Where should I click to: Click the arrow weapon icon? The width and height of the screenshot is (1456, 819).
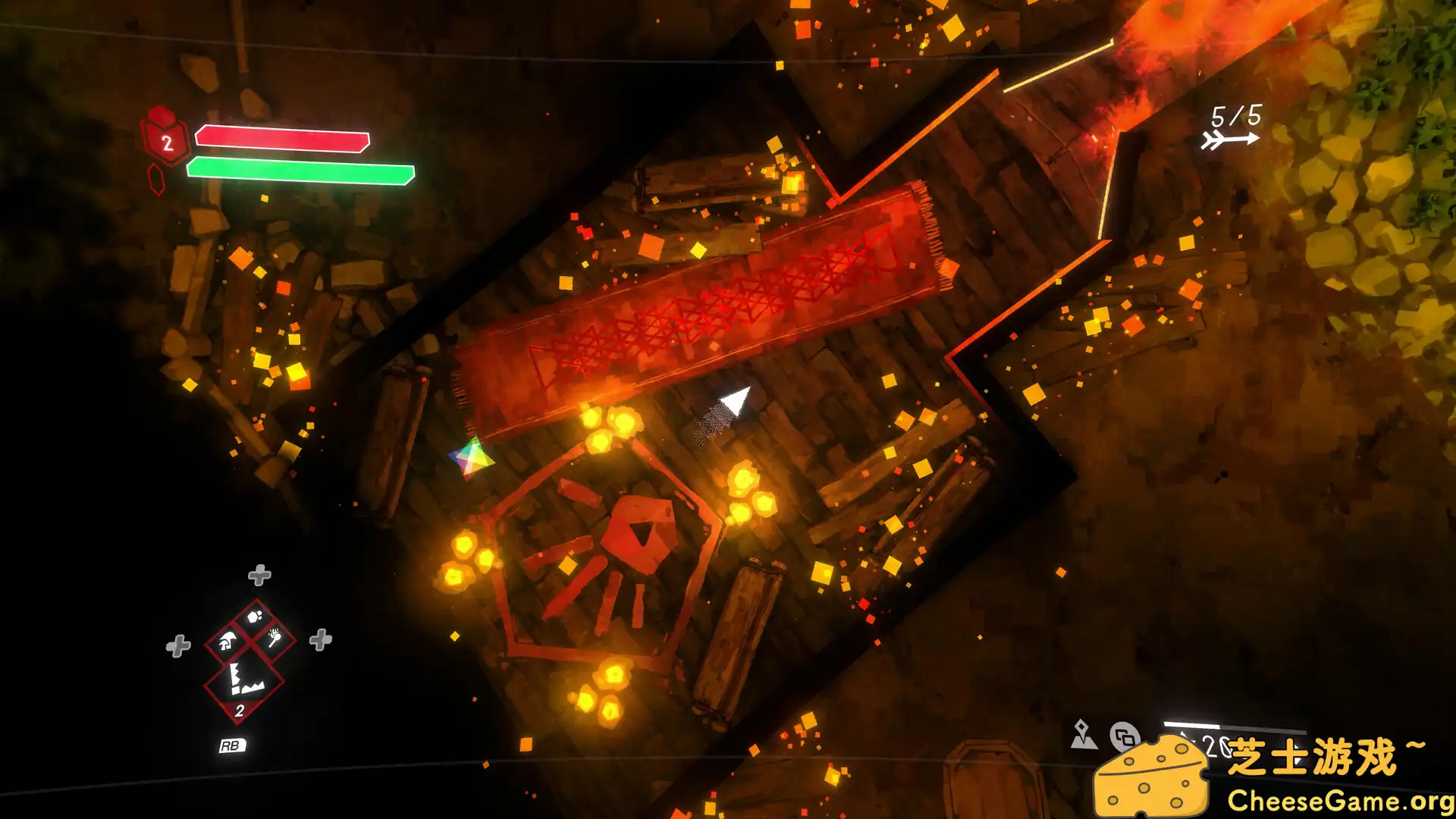click(1229, 140)
